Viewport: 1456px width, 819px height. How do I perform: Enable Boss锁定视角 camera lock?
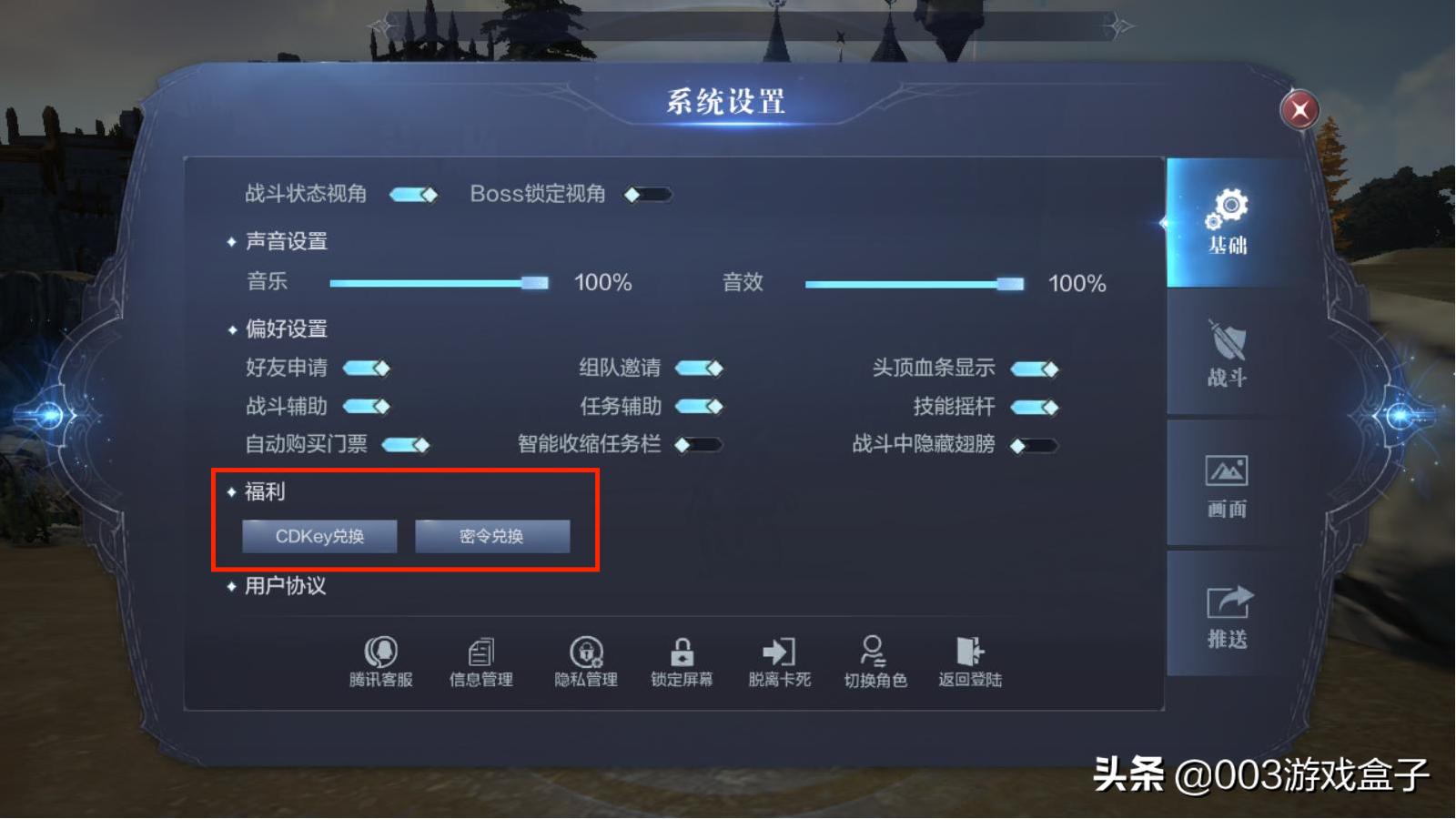[648, 194]
